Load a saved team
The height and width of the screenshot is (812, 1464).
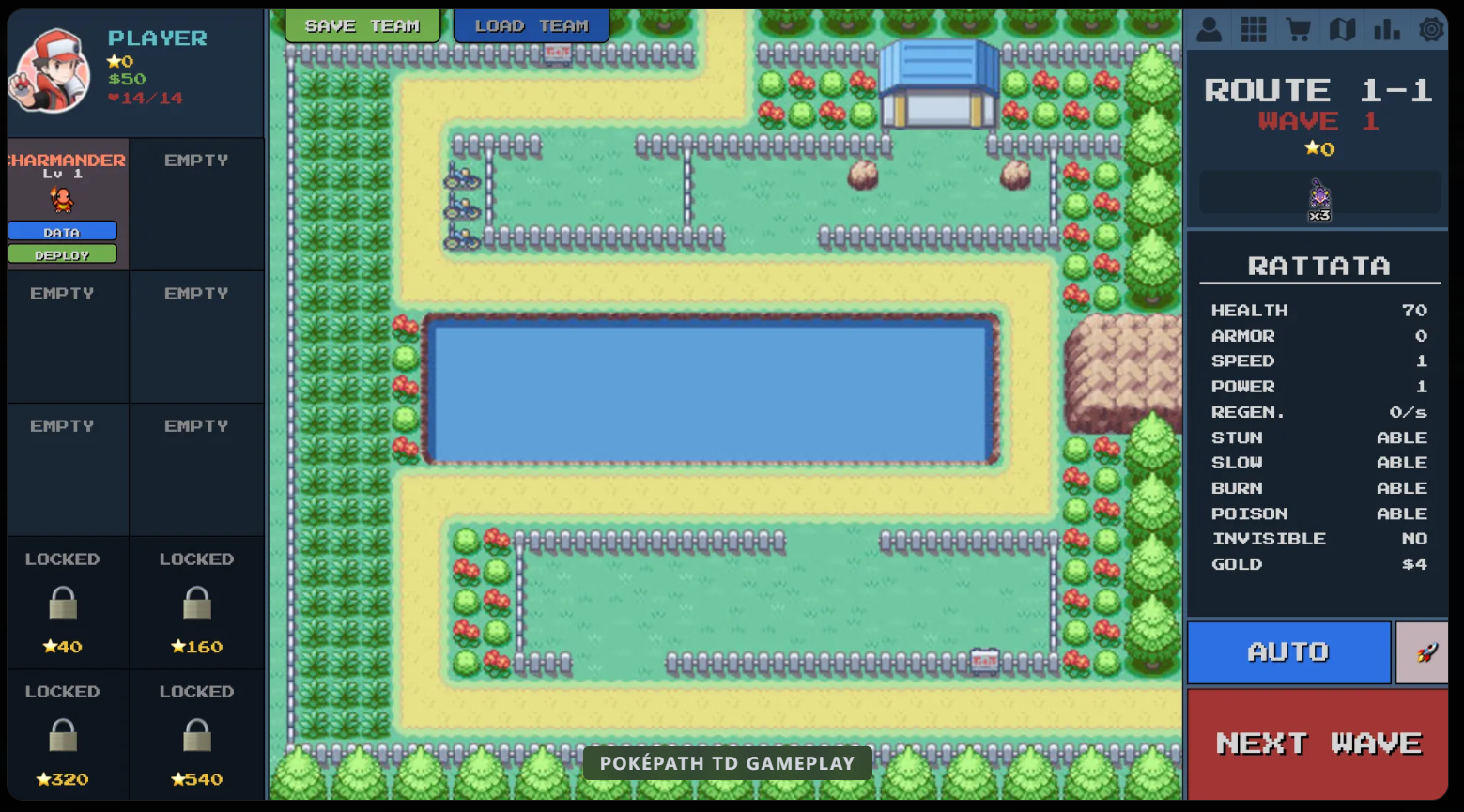click(x=532, y=25)
